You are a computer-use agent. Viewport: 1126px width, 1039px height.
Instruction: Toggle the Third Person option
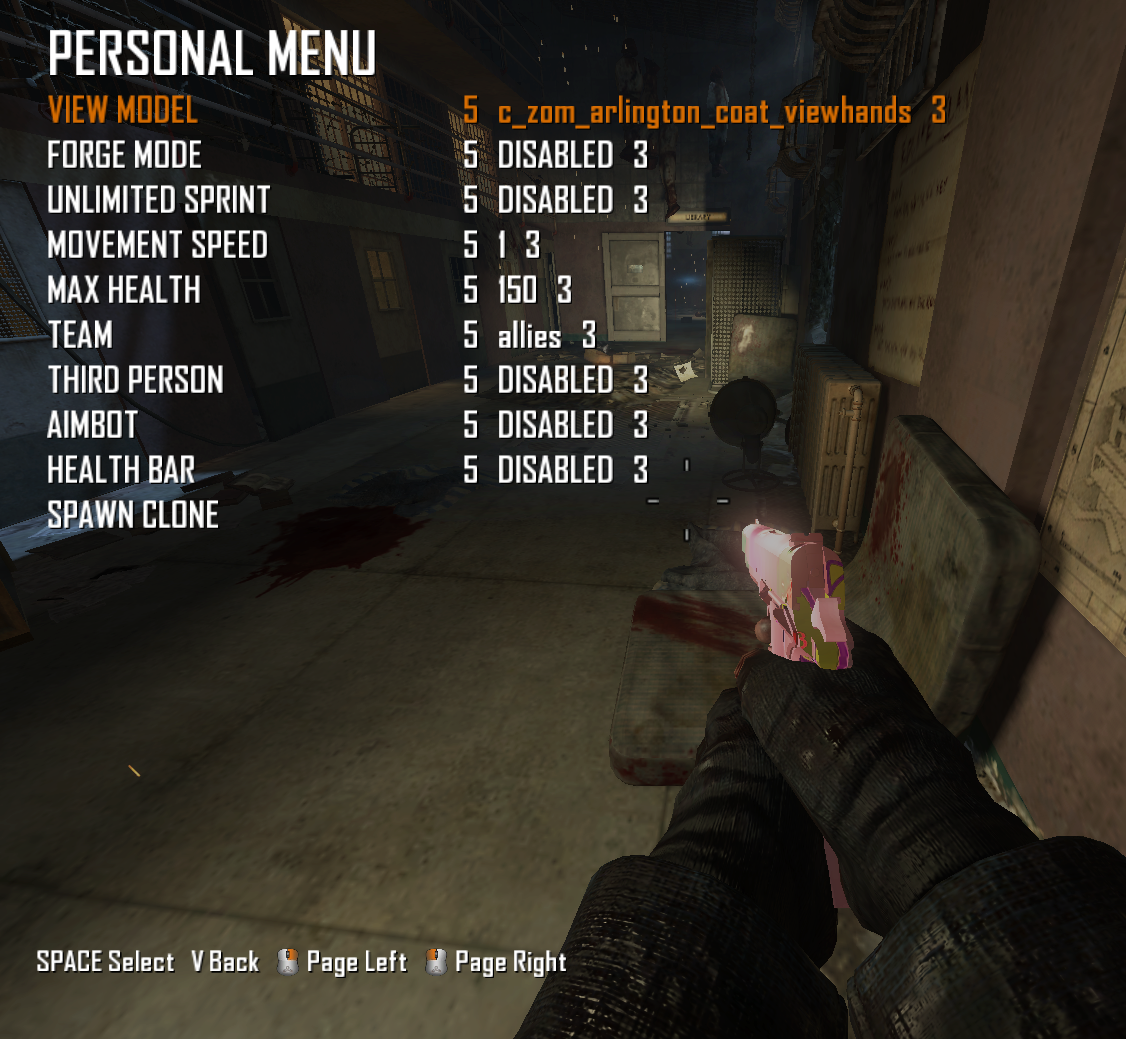point(135,380)
